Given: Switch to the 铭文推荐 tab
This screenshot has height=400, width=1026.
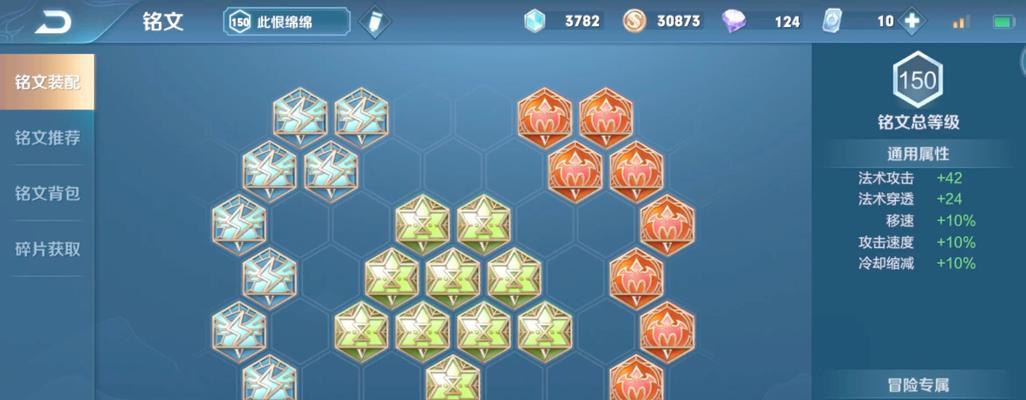Looking at the screenshot, I should (47, 138).
